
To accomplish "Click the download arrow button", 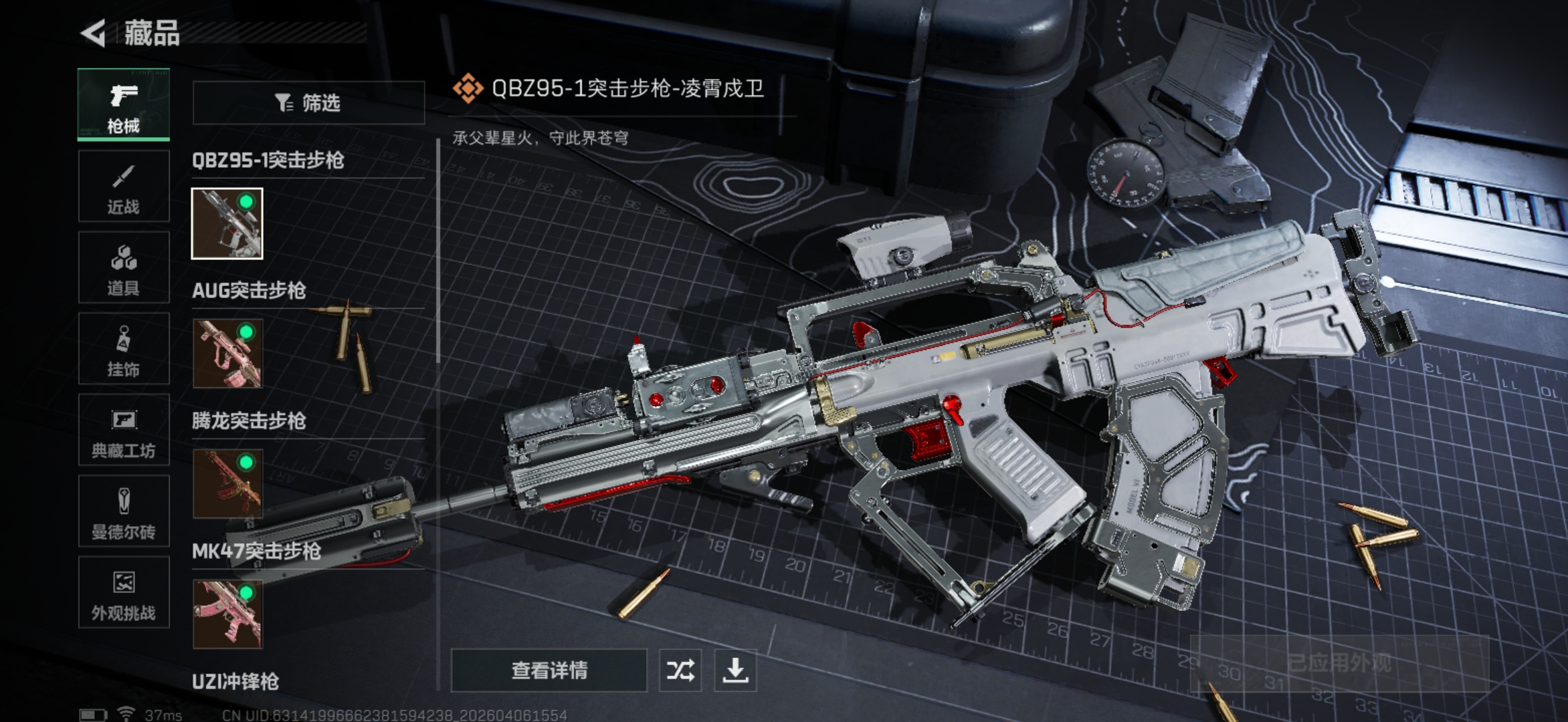I will coord(735,670).
